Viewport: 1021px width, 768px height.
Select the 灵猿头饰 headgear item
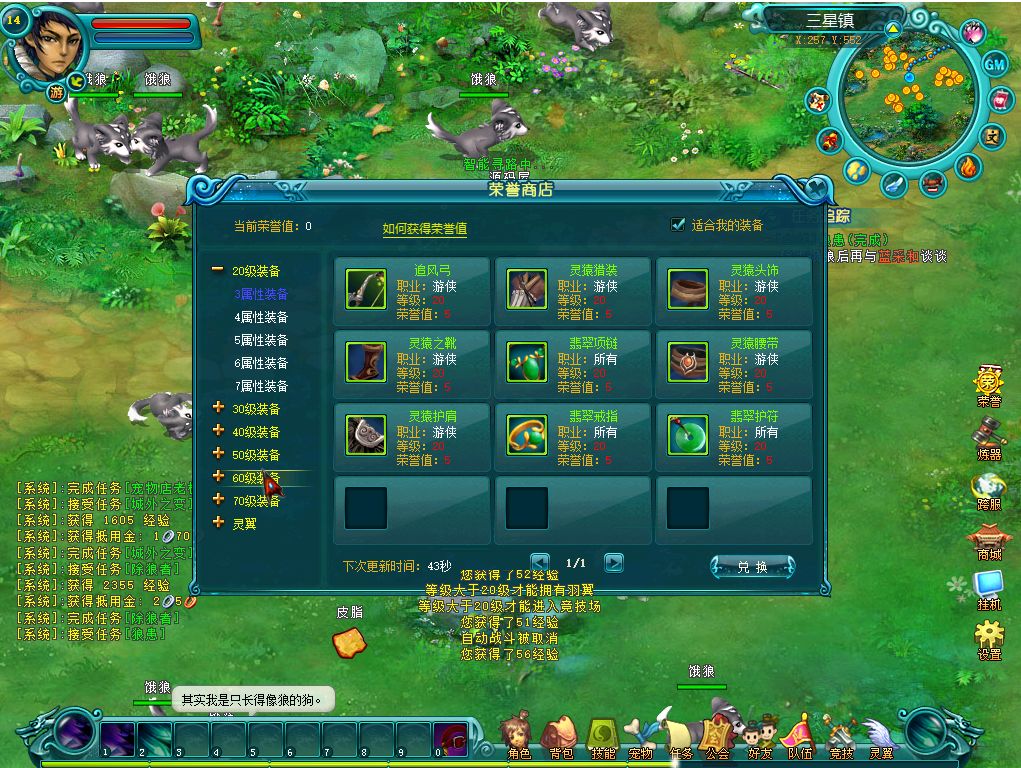click(x=733, y=290)
